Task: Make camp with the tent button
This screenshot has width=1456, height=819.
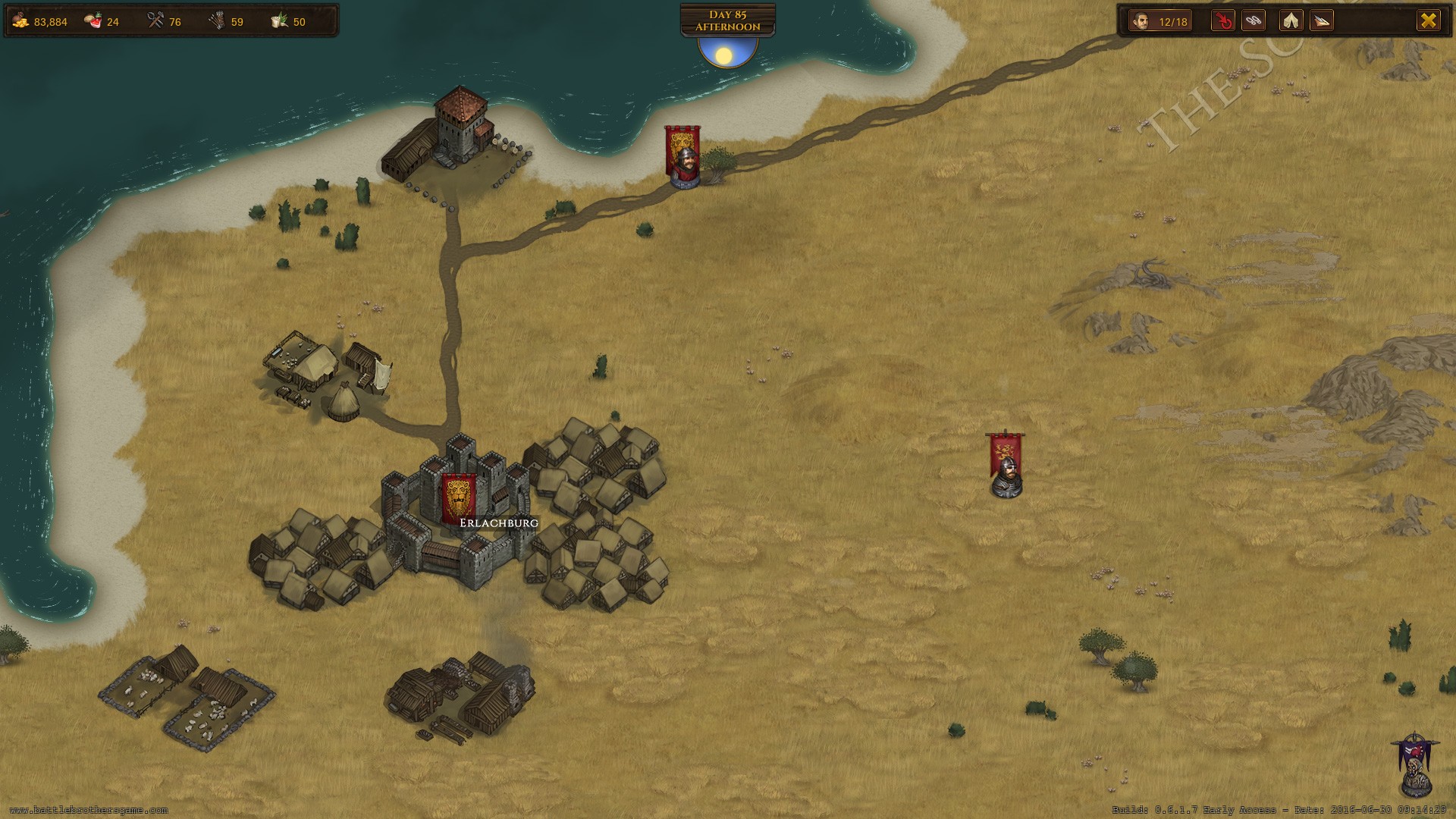Action: [x=1291, y=21]
